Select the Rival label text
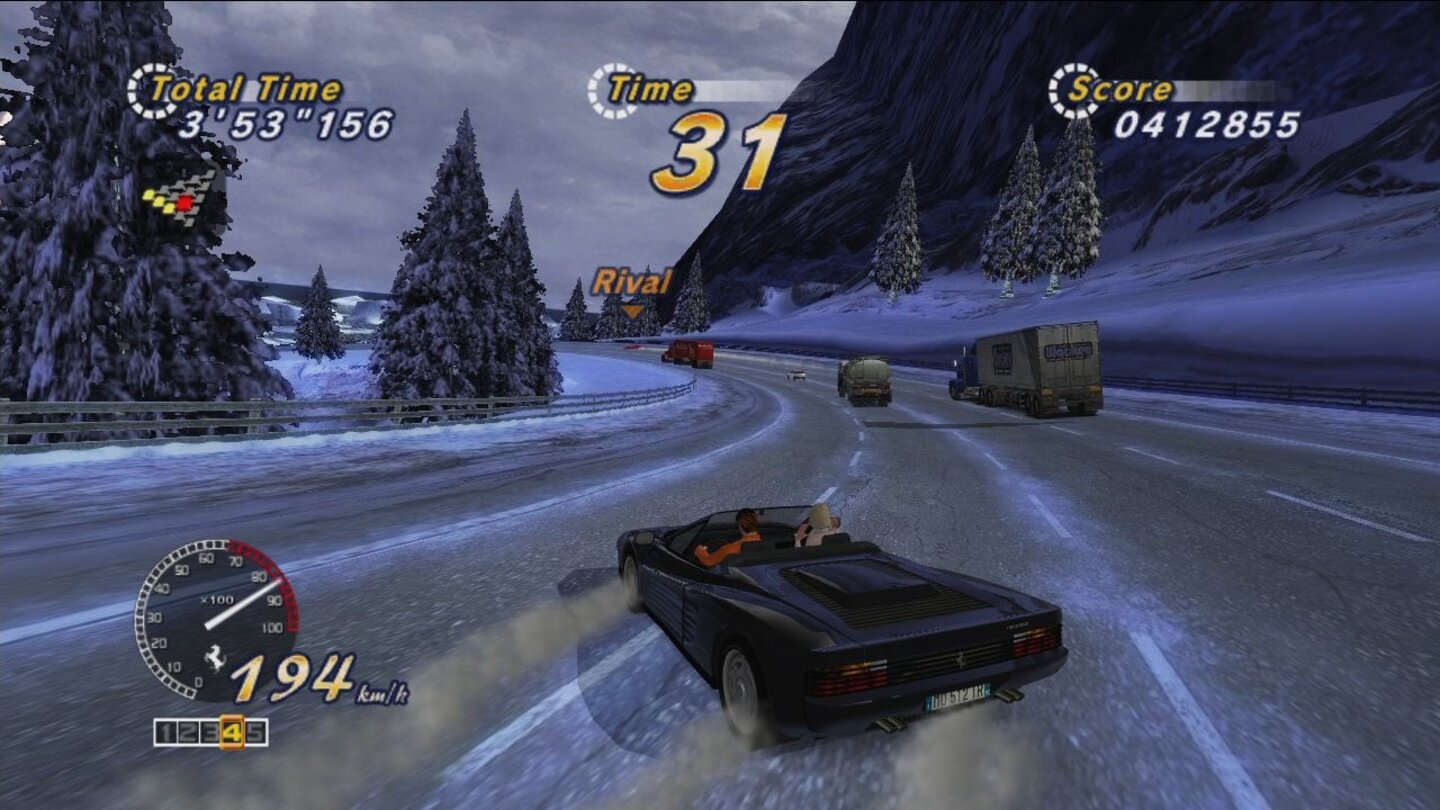The height and width of the screenshot is (810, 1440). point(632,280)
